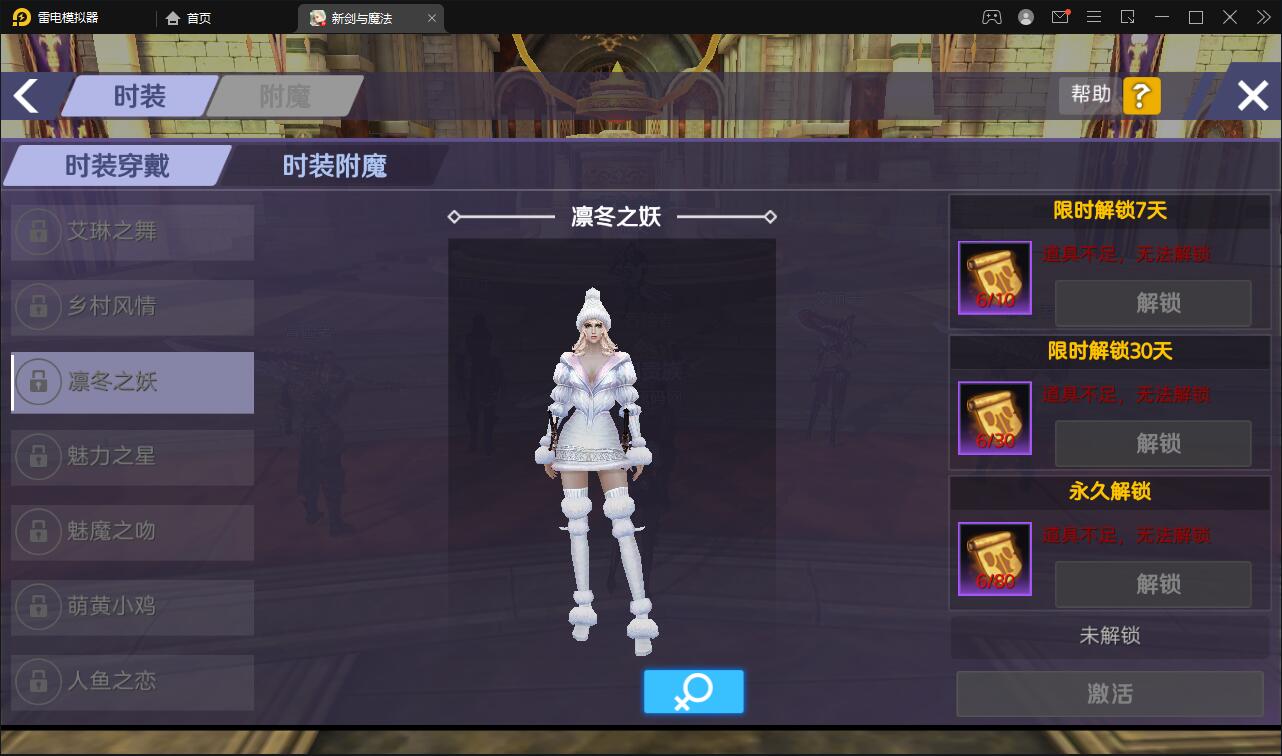
Task: Open the LDPlayer hamburger menu icon
Action: point(1094,17)
